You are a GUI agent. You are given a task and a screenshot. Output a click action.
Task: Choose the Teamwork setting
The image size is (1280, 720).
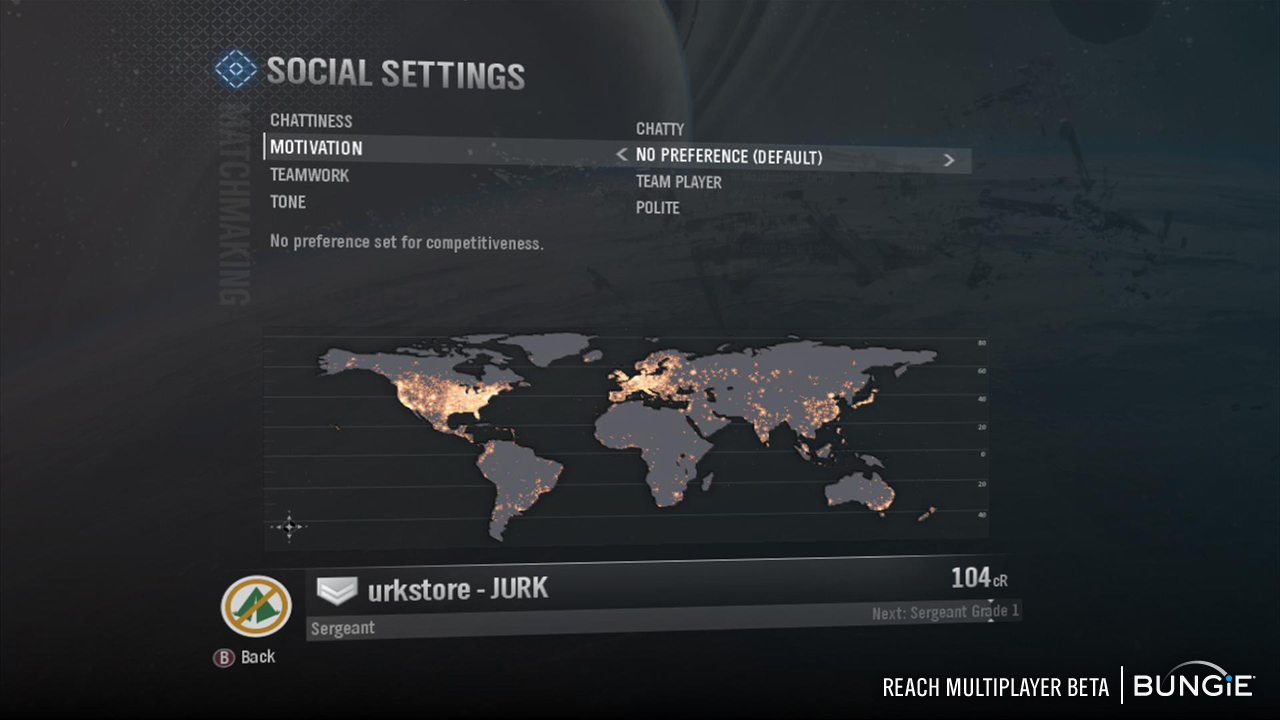tap(309, 175)
